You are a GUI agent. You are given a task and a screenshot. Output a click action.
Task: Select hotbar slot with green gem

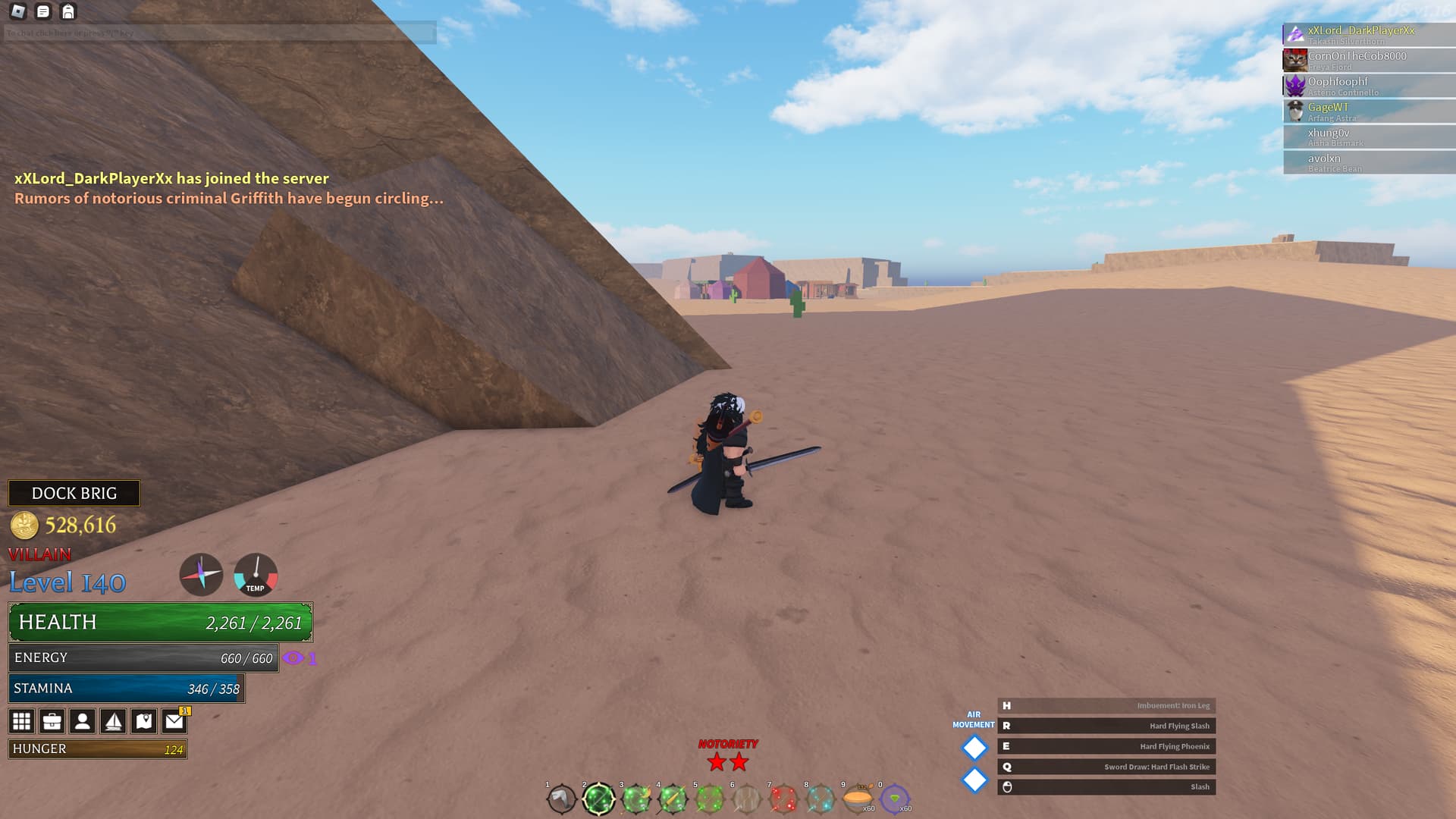click(x=895, y=799)
